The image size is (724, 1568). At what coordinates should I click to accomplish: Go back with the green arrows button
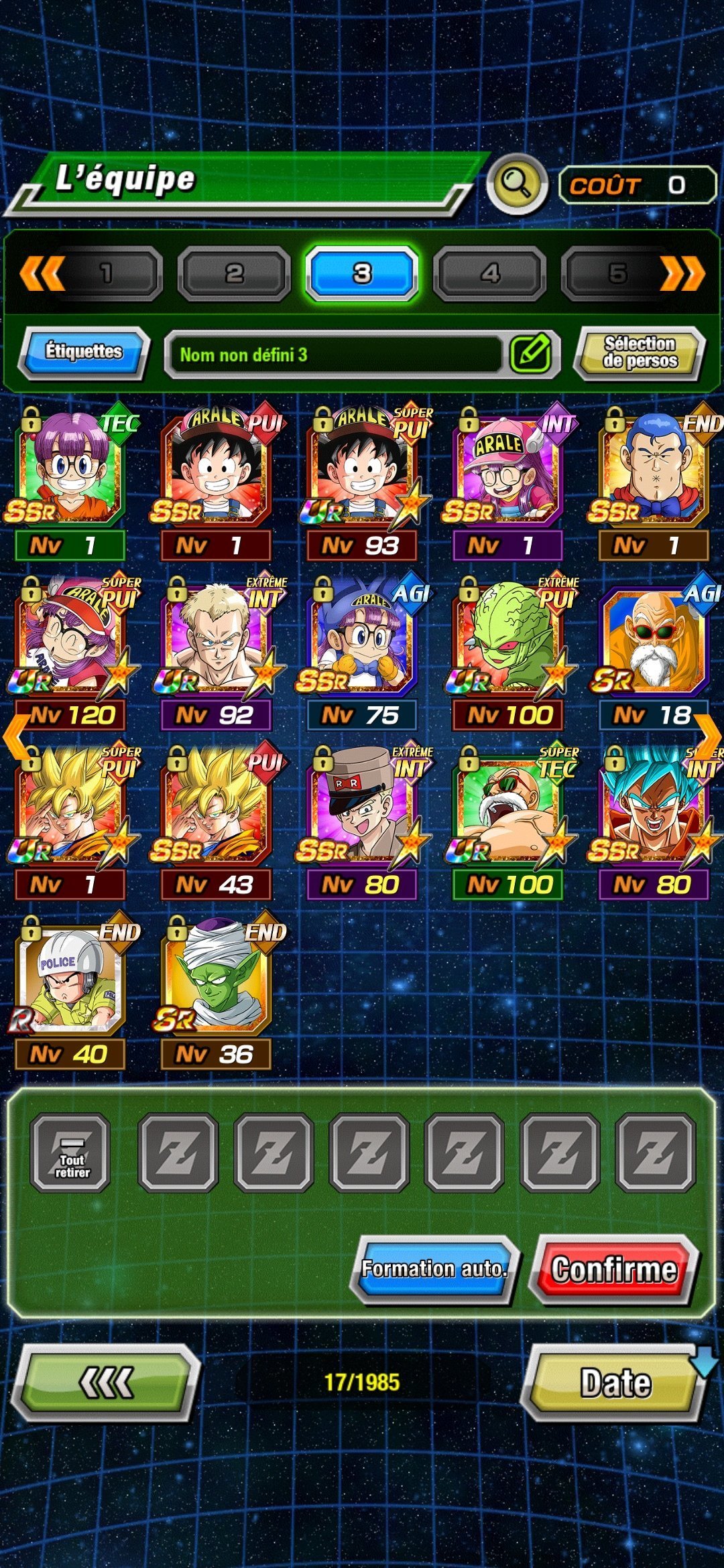[x=106, y=1382]
